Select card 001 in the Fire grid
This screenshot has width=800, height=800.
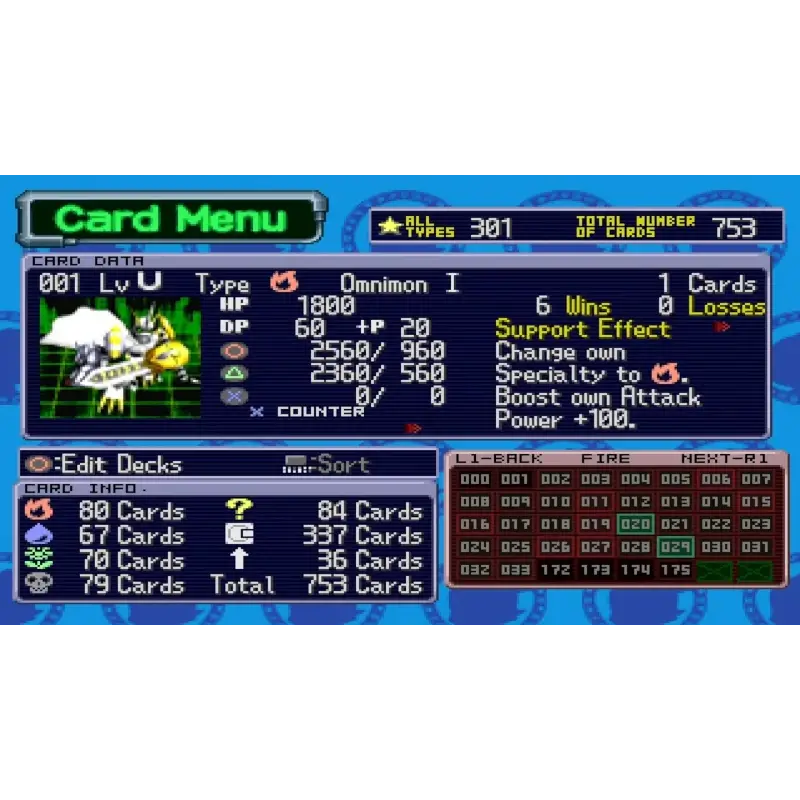point(515,480)
